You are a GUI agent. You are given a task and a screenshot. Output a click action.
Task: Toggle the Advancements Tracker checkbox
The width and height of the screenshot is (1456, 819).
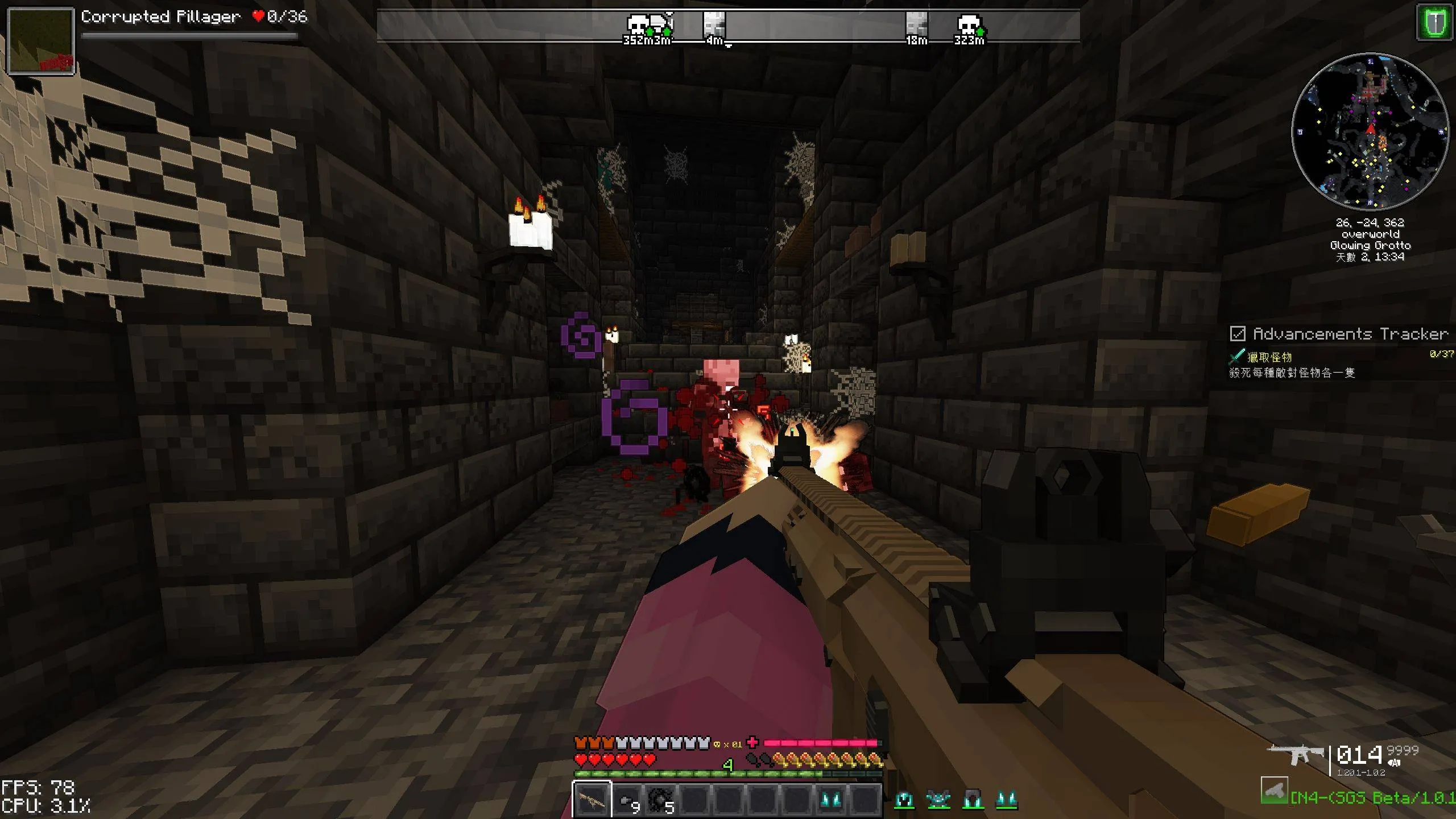coord(1238,334)
